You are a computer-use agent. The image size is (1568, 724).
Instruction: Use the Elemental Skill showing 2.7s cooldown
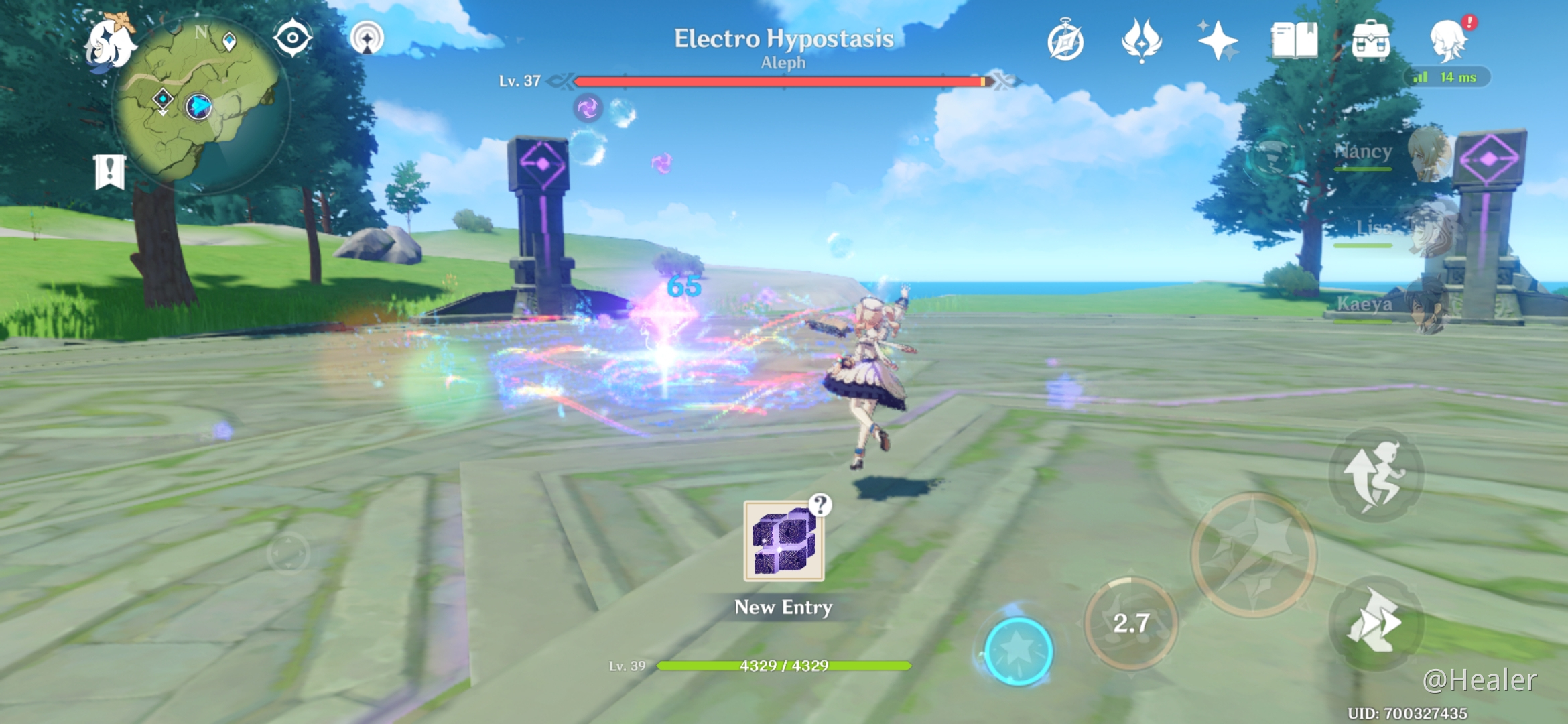point(1132,621)
